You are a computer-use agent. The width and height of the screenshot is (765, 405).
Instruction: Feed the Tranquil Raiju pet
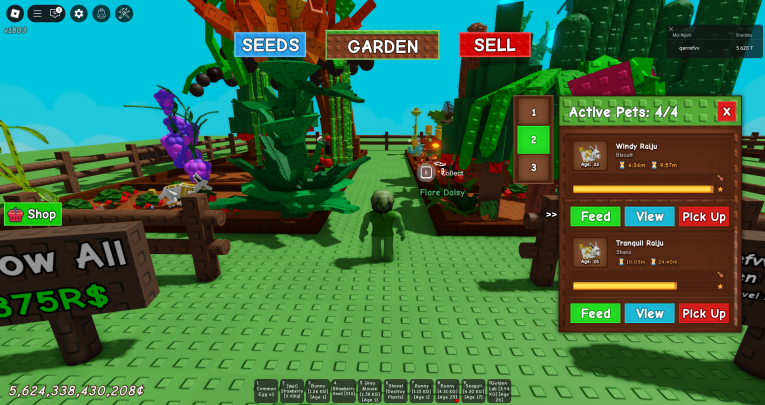tap(595, 313)
